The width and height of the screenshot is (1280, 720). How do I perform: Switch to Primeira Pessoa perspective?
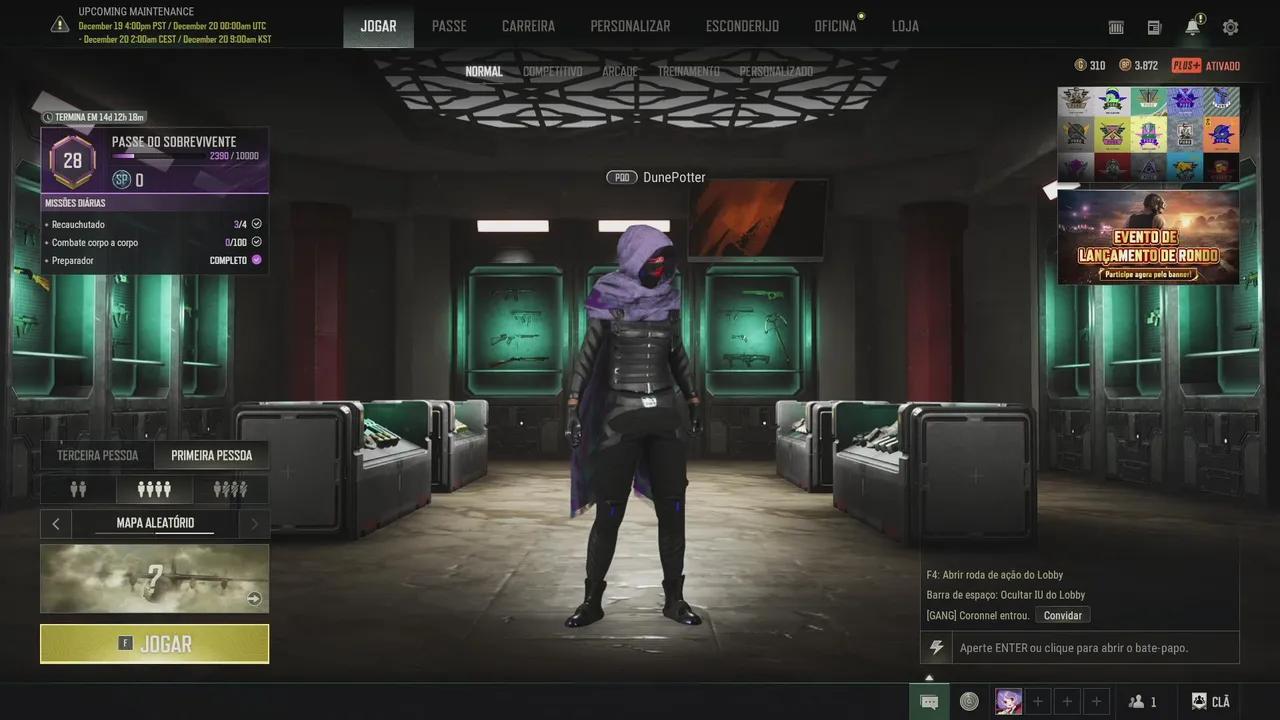[x=212, y=455]
